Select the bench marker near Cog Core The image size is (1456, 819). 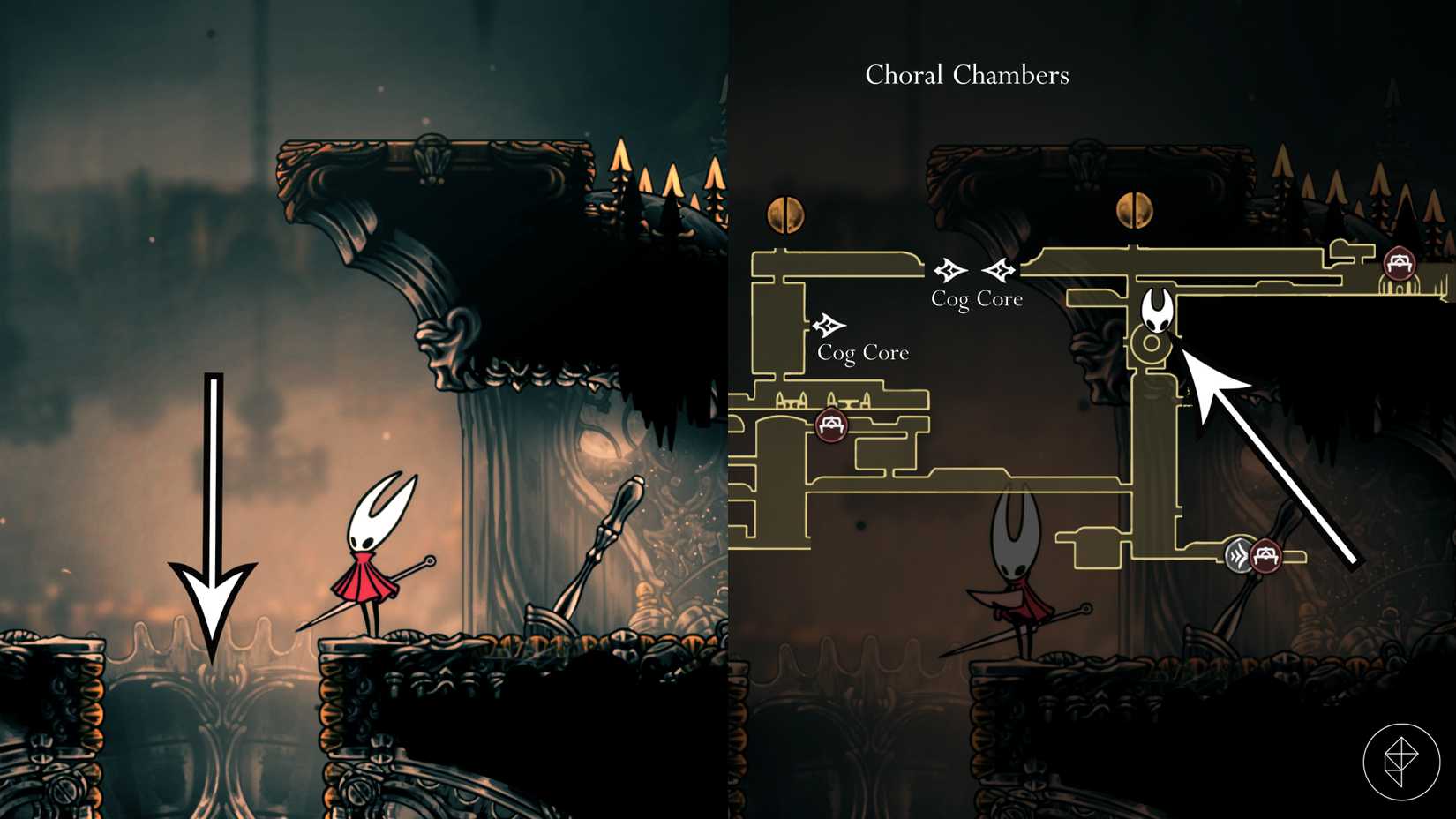point(829,425)
